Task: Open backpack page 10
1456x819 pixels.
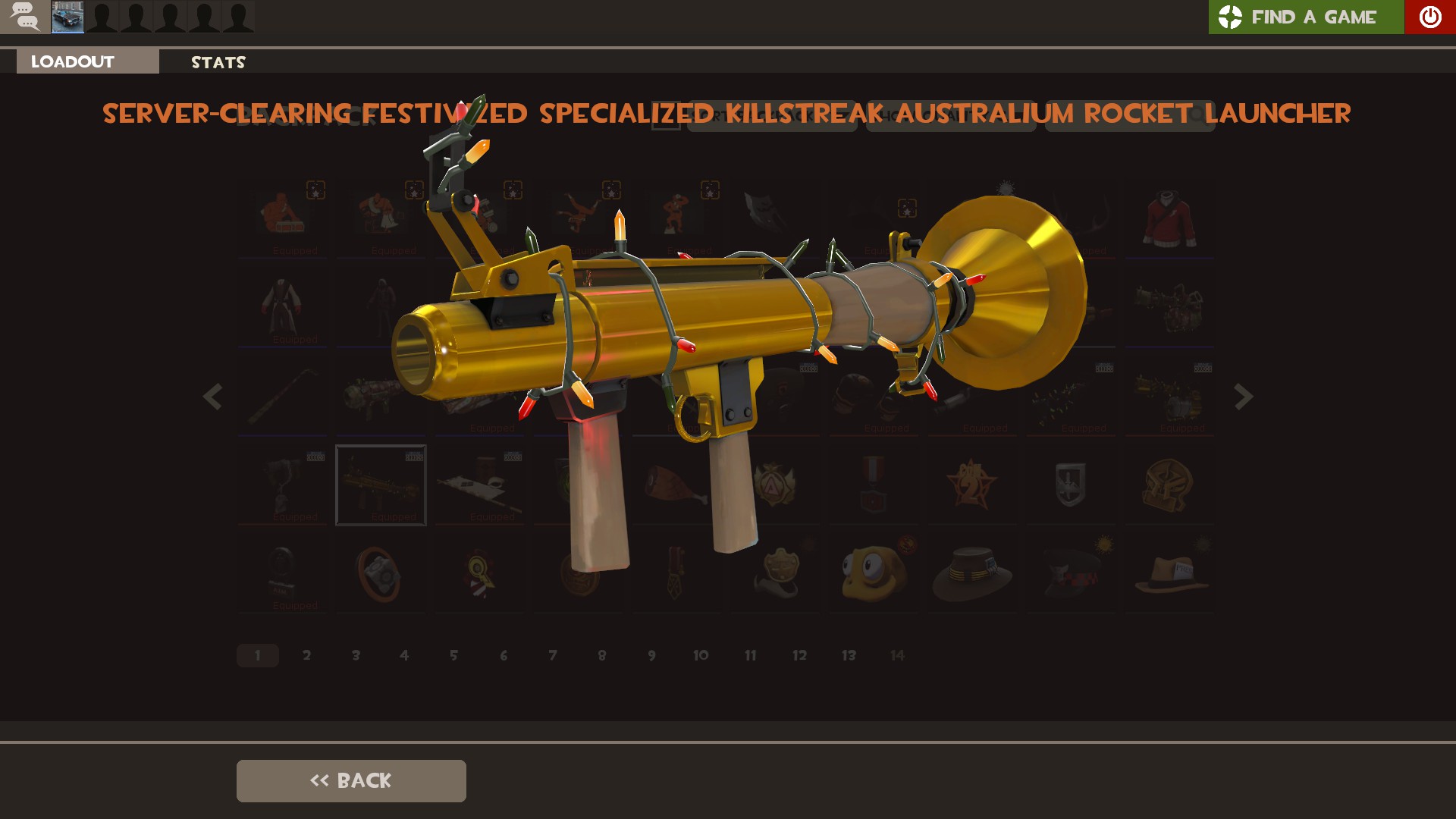Action: (701, 655)
